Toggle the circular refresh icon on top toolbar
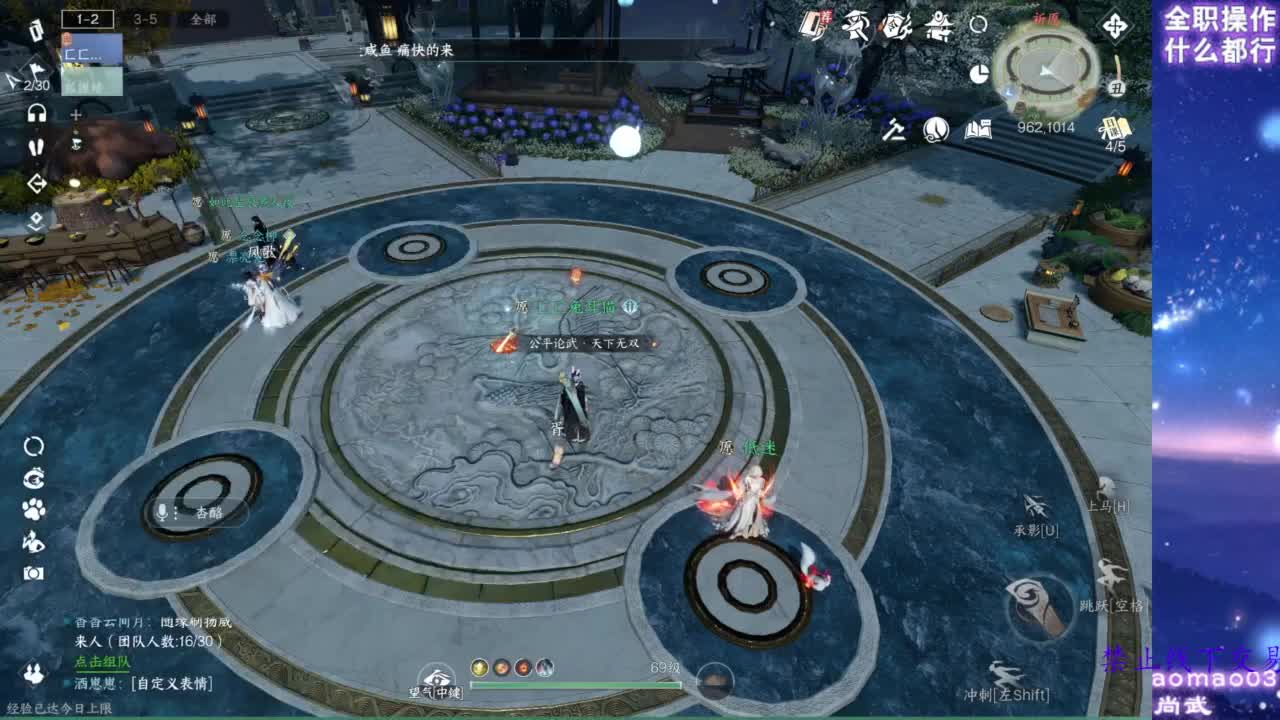The height and width of the screenshot is (720, 1280). [x=978, y=26]
